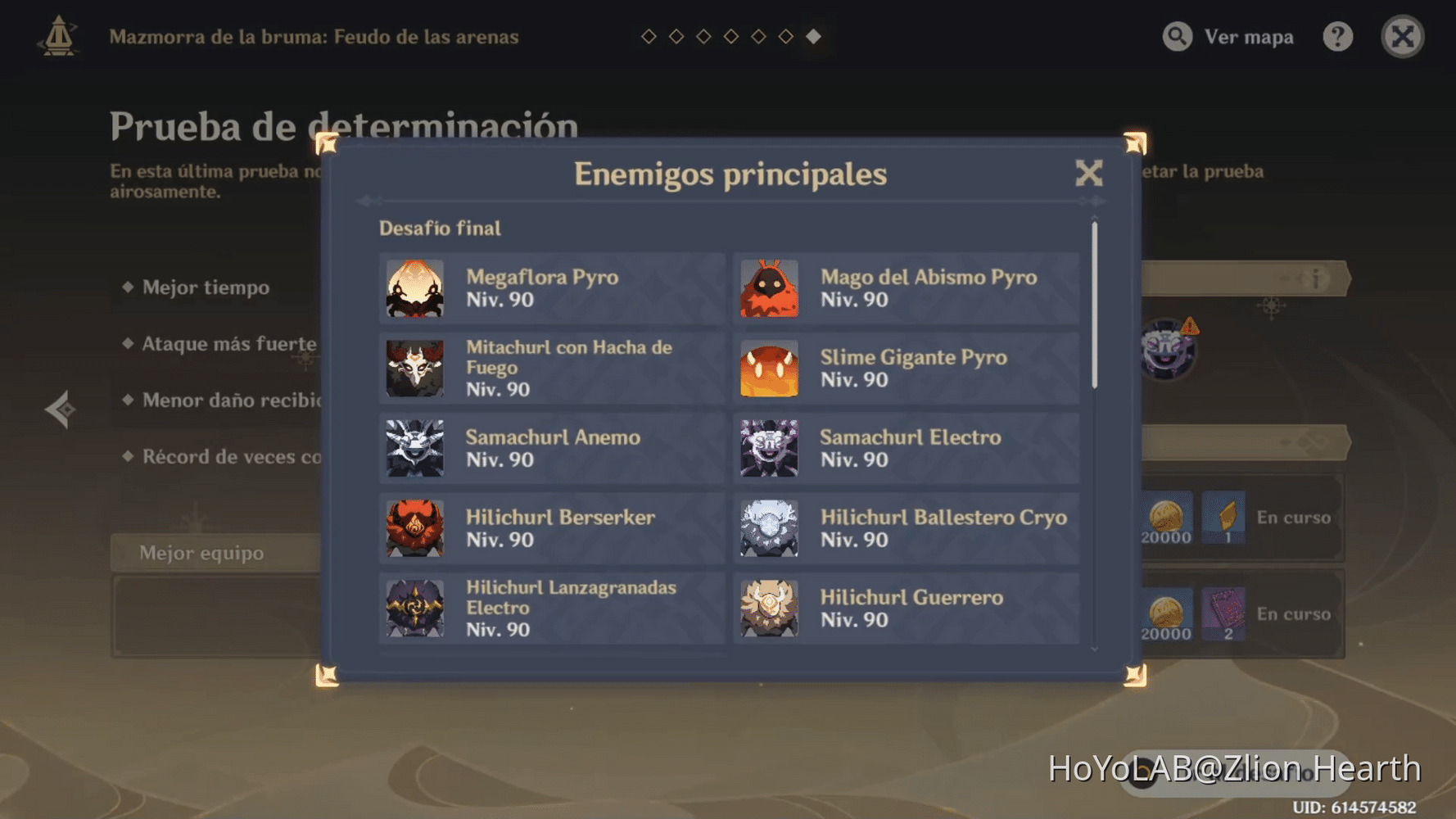Click the Samachurl Electro portrait
Screen dimensions: 1456x819
pos(770,448)
